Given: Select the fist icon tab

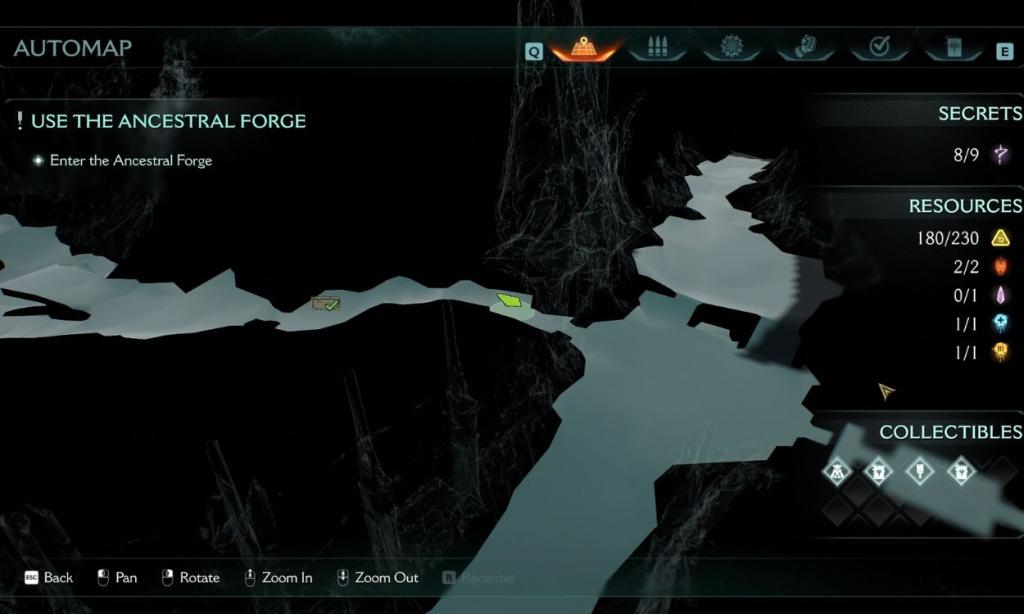Looking at the screenshot, I should pos(804,47).
